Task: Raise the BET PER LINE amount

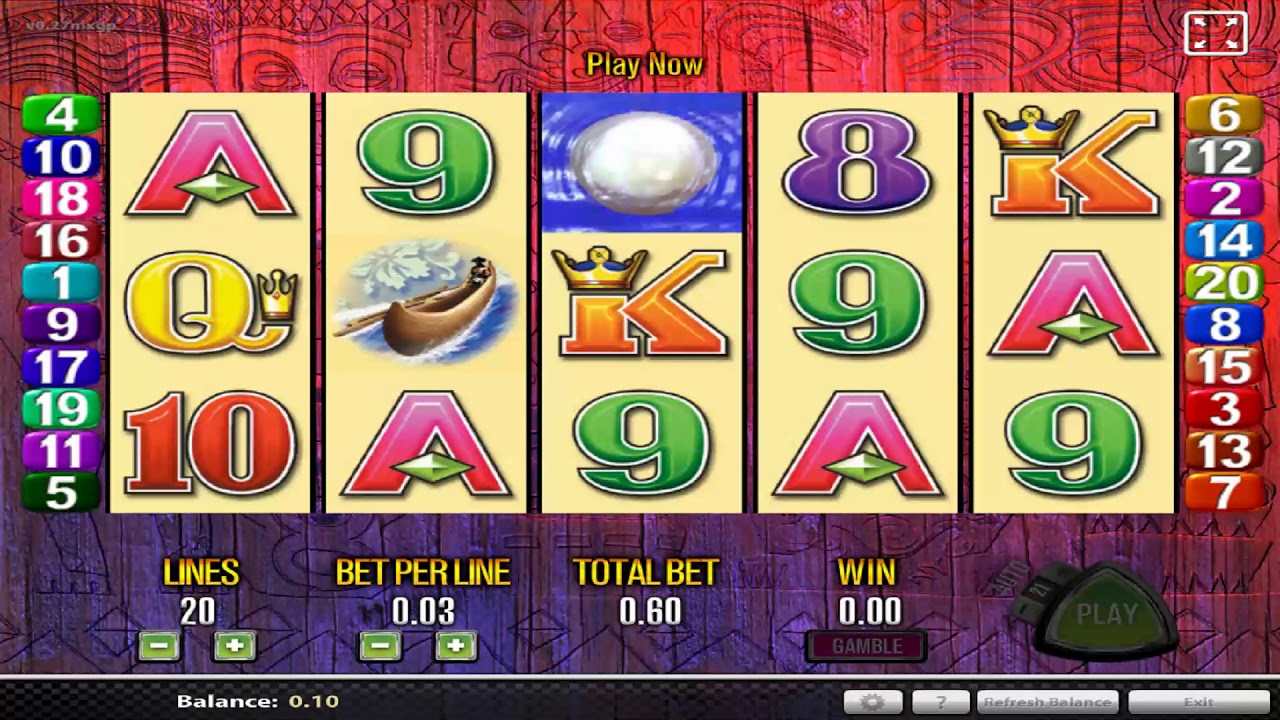Action: [x=455, y=646]
